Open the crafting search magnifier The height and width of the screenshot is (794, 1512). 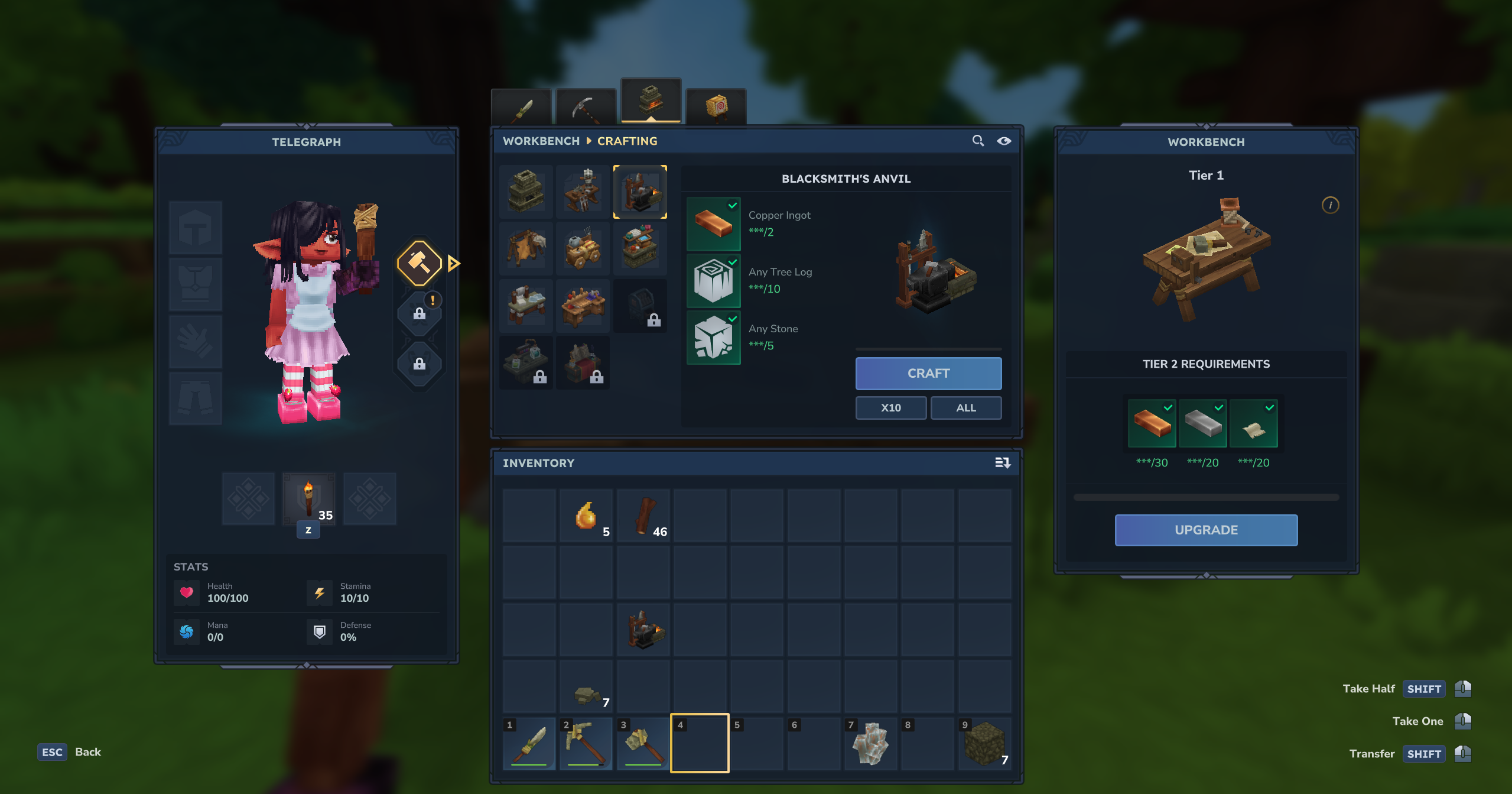(x=978, y=141)
